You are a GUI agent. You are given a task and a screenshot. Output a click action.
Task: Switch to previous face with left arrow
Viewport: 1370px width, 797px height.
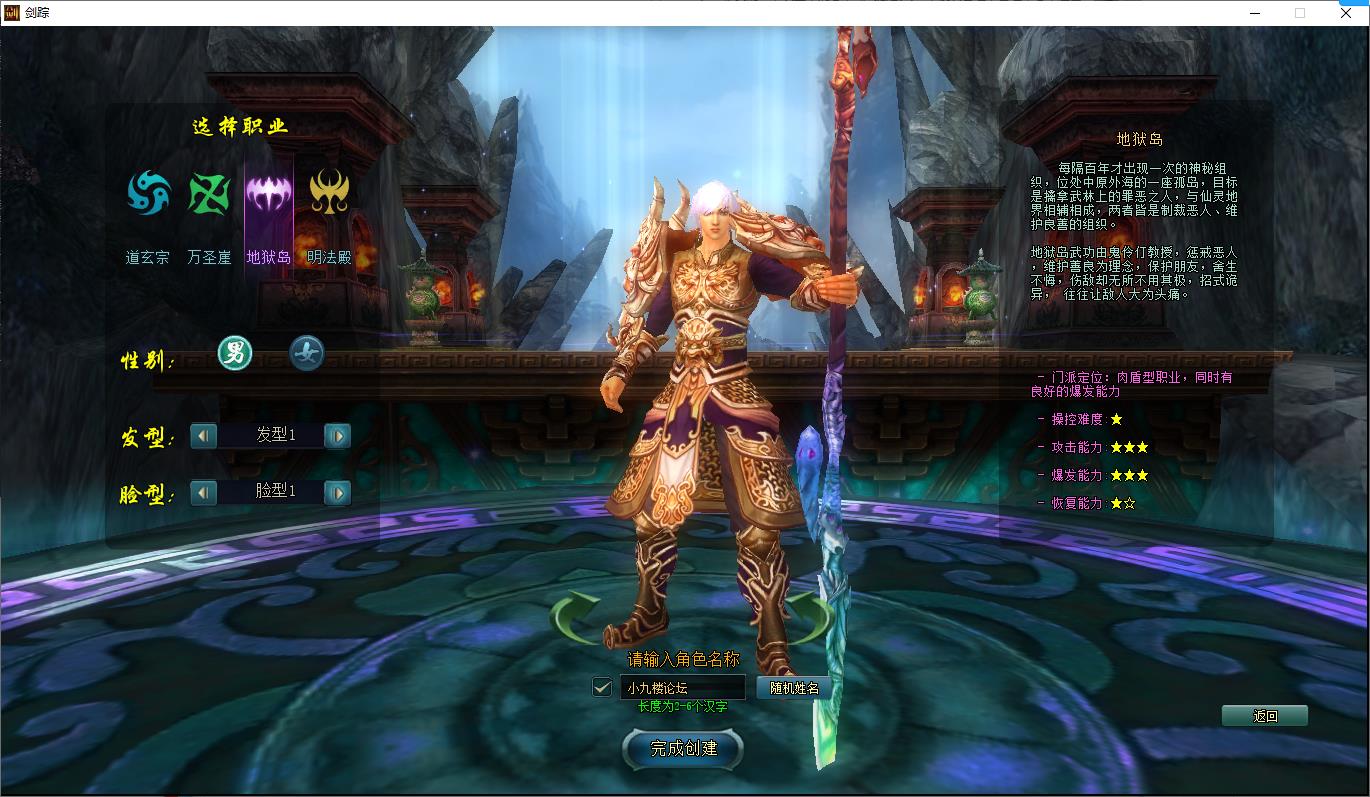click(x=203, y=491)
